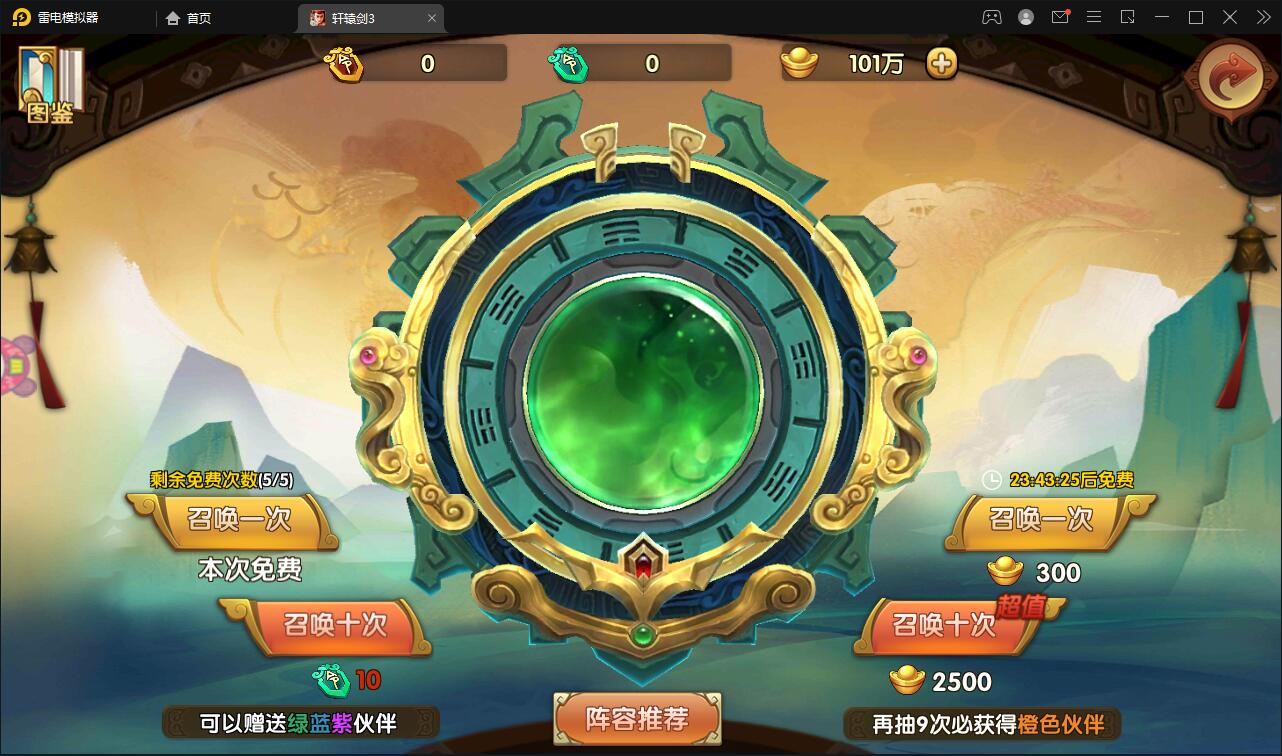Click the green jade currency icon at top

click(x=571, y=62)
